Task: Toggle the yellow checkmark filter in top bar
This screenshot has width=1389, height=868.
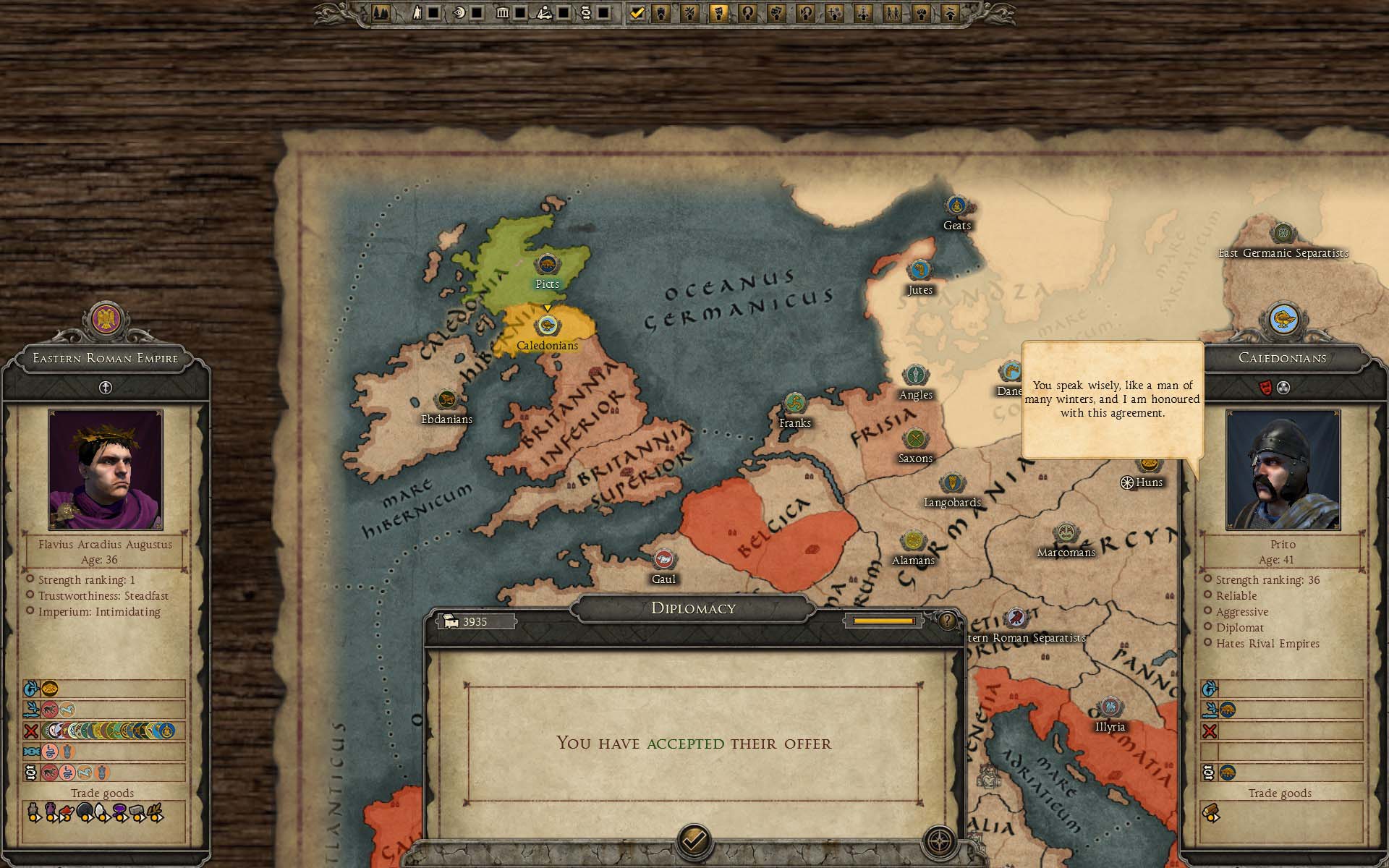Action: [637, 13]
